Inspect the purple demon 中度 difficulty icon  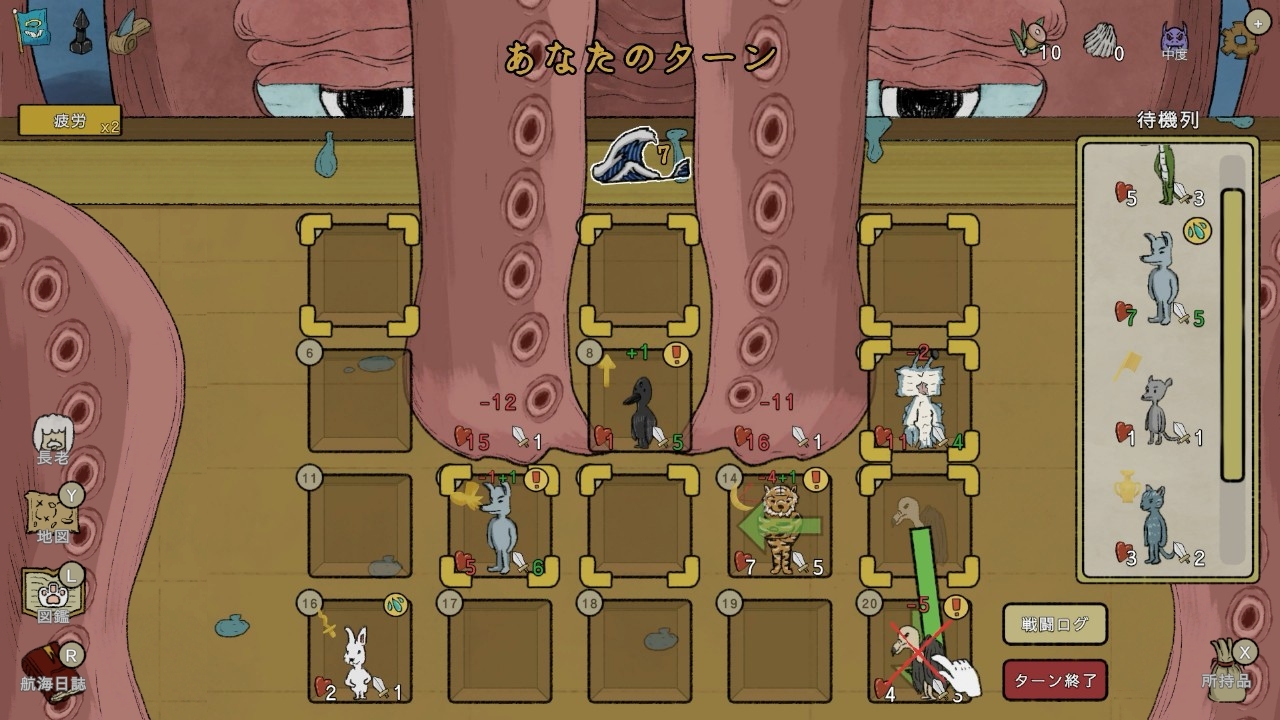coord(1174,38)
